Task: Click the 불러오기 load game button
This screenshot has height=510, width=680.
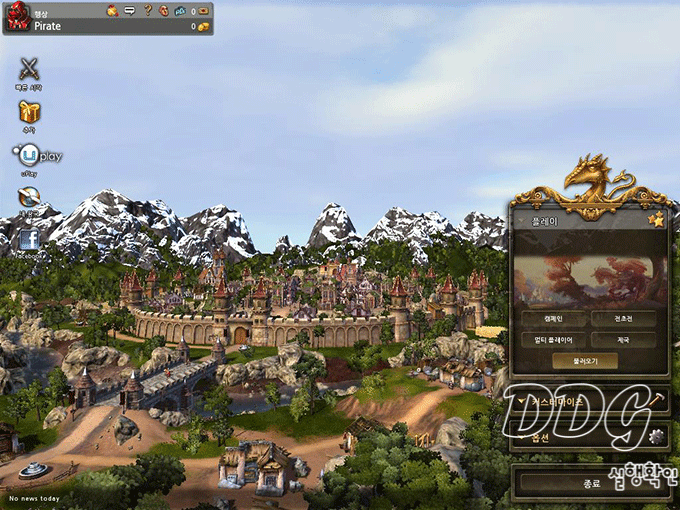Action: [587, 360]
